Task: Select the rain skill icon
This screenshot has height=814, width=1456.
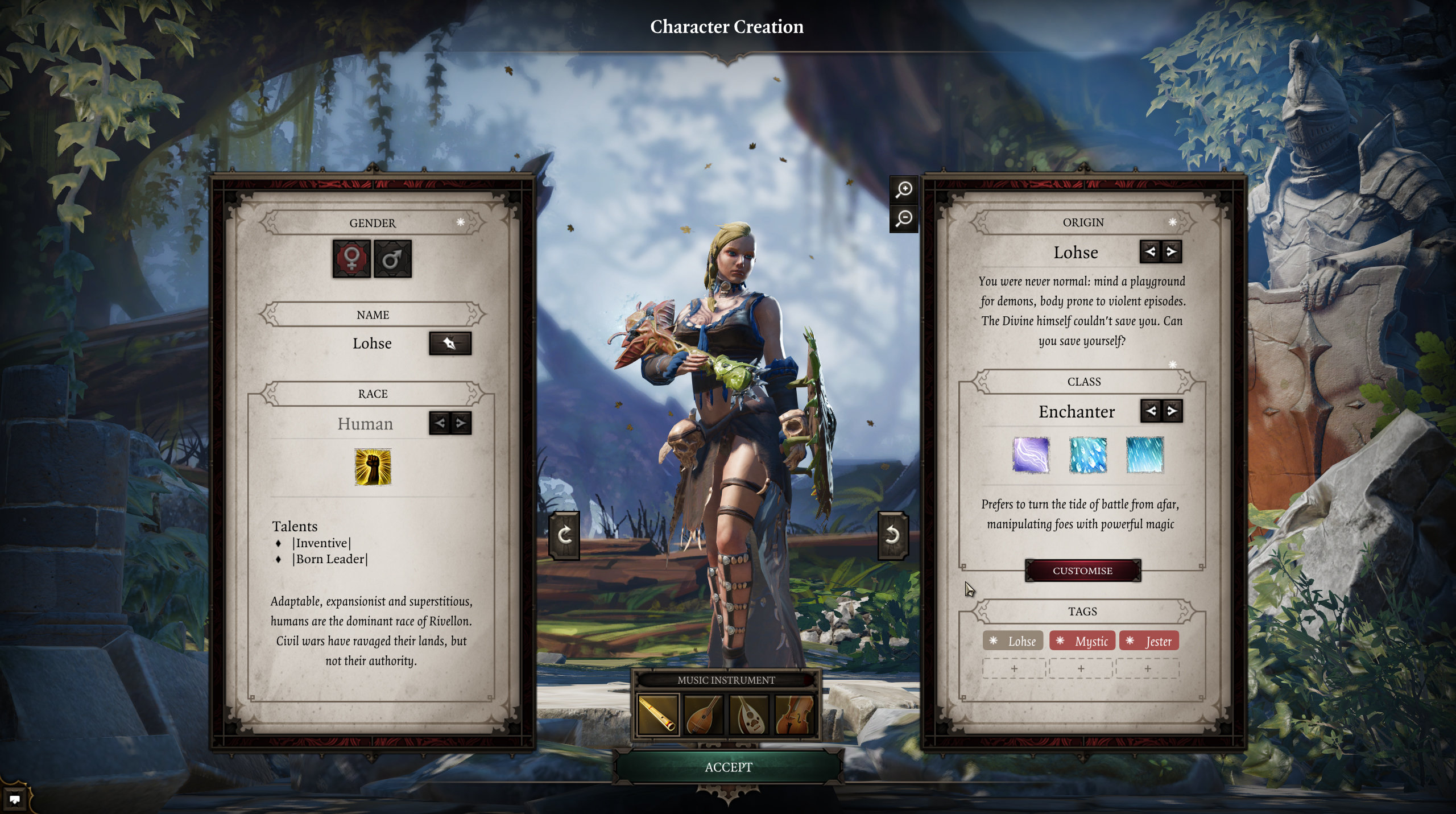Action: [1145, 455]
